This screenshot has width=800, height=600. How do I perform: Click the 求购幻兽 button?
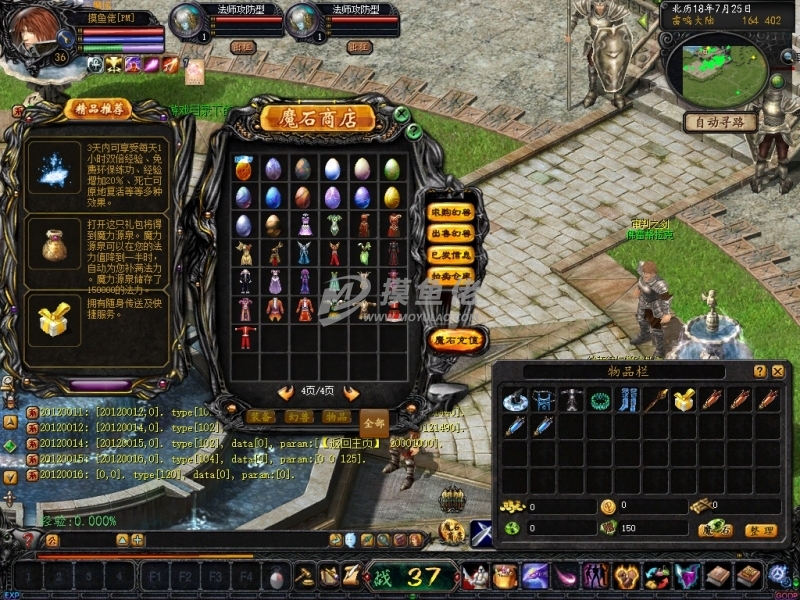click(450, 212)
